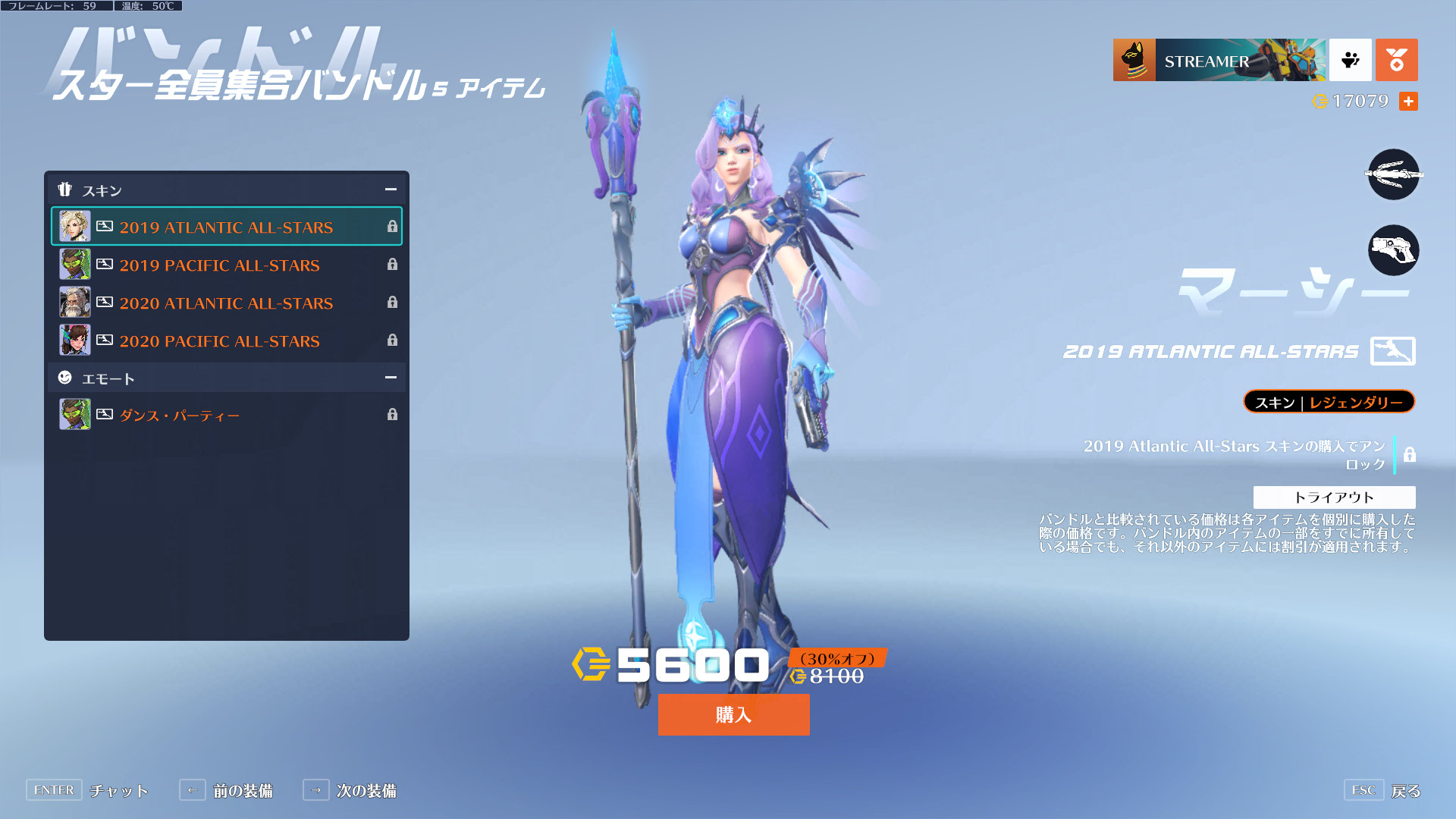Choose the 2020 Atlantic All-Stars skin row
Viewport: 1456px width, 819px height.
point(226,303)
